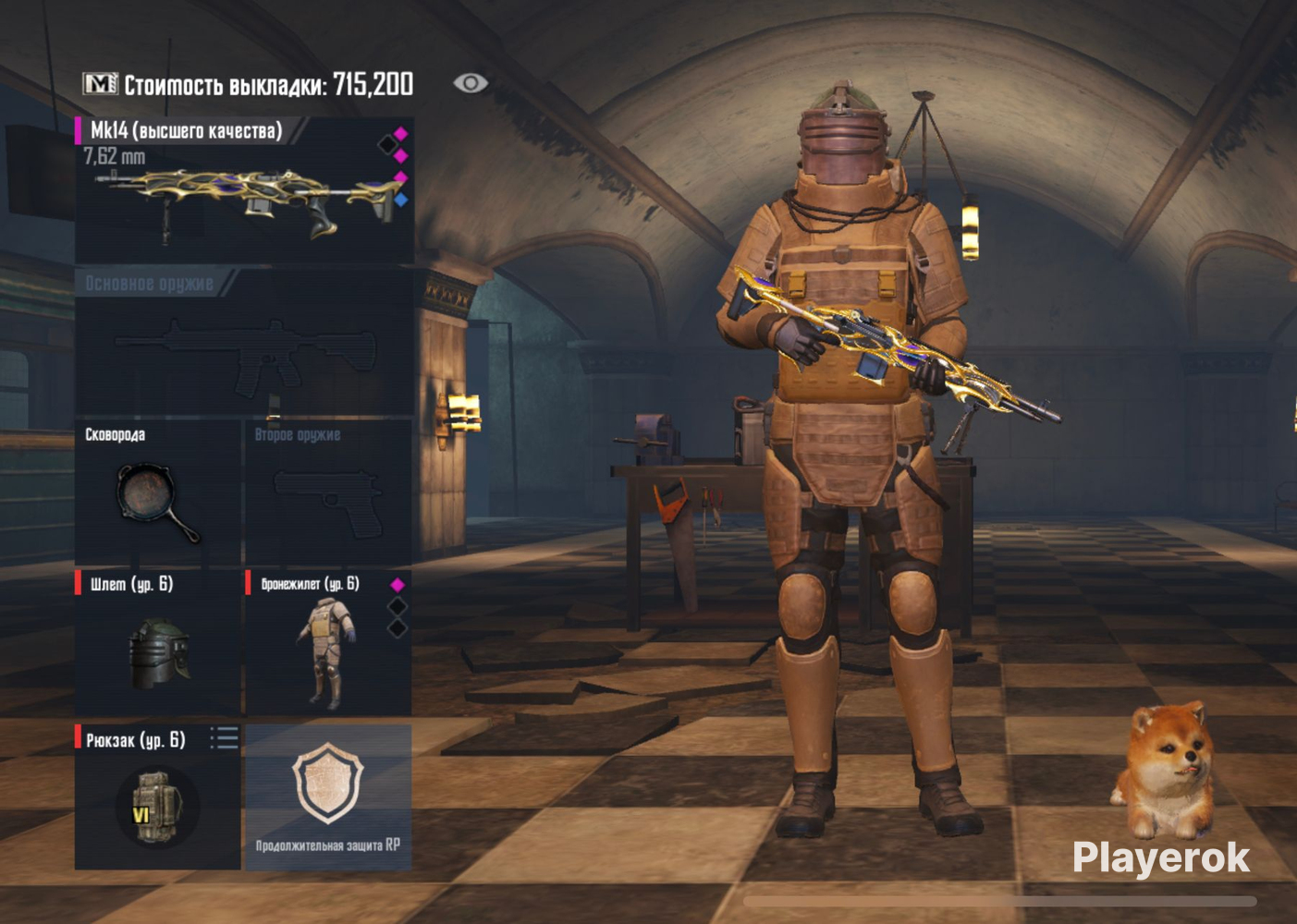Viewport: 1297px width, 924px height.
Task: Select the frying pan melee slot
Action: [x=157, y=494]
